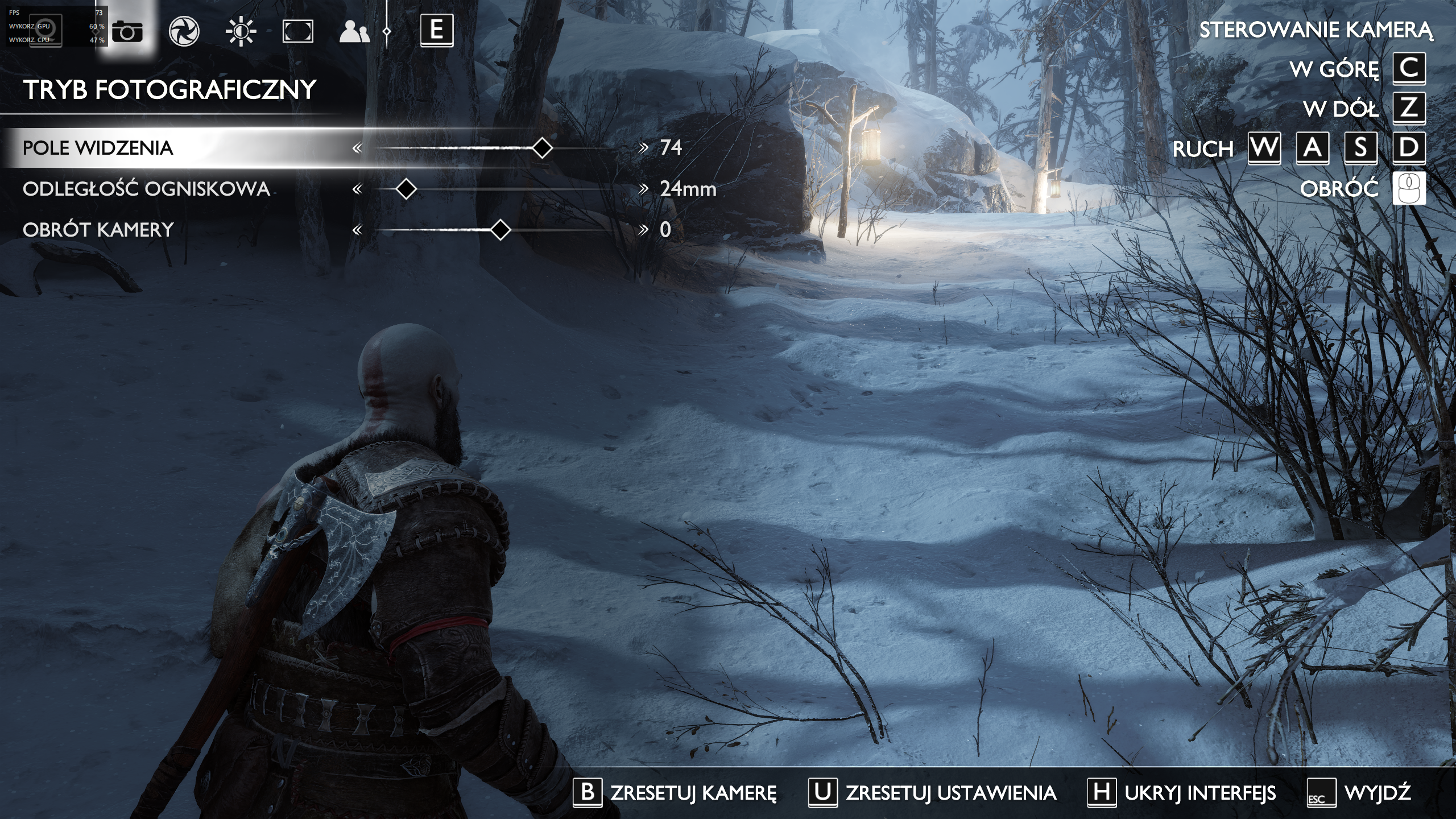
Task: Open the characters silhouettes tab
Action: [354, 32]
